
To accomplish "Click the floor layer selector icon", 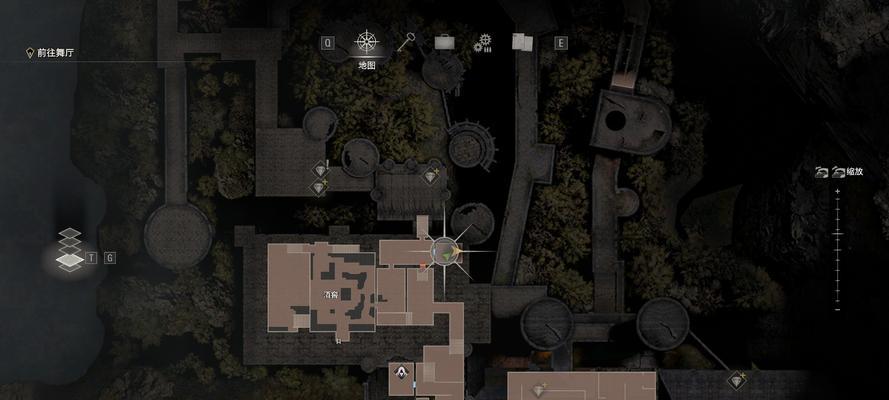I will 69,250.
